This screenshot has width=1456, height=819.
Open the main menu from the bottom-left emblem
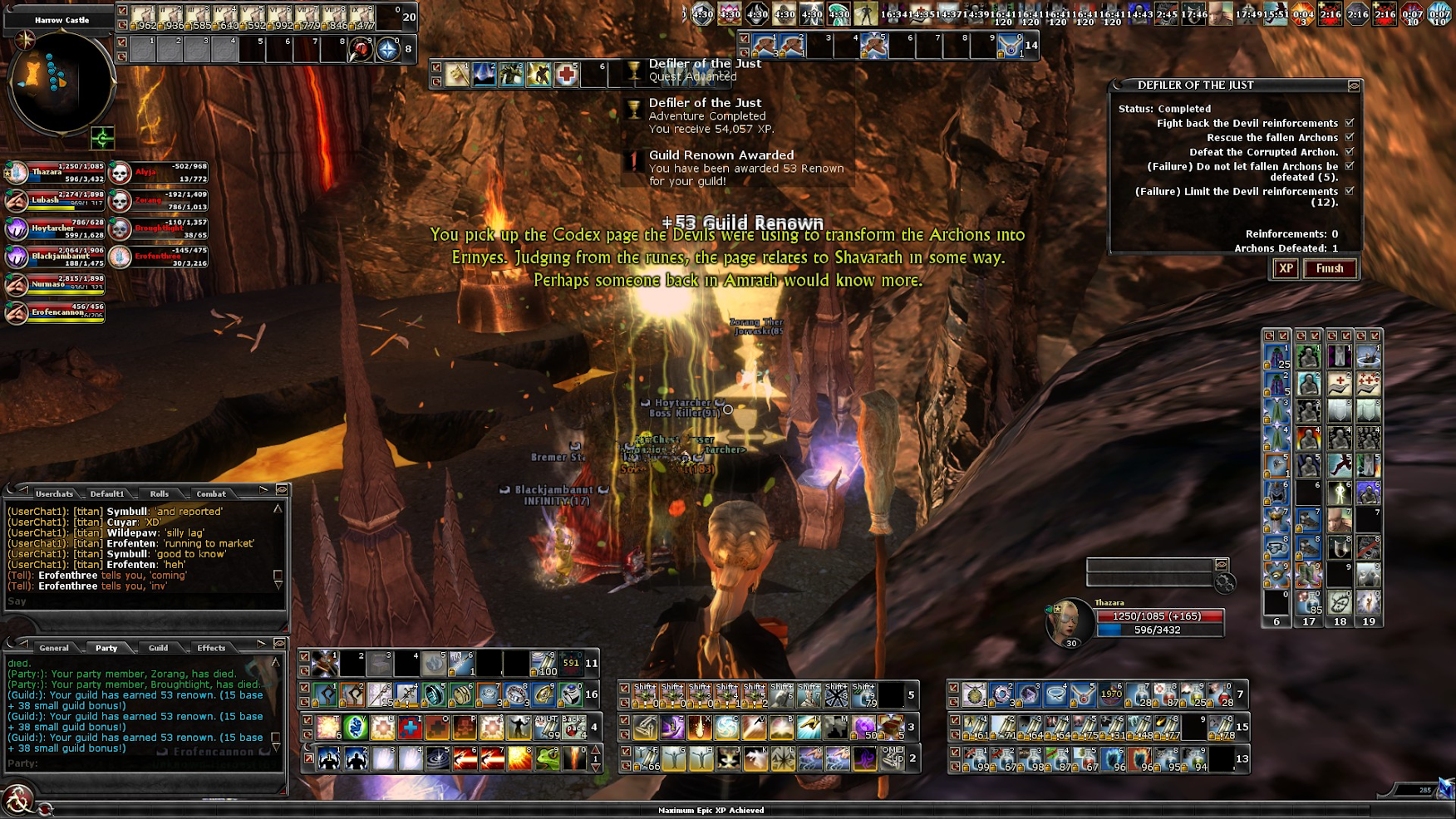(17, 801)
